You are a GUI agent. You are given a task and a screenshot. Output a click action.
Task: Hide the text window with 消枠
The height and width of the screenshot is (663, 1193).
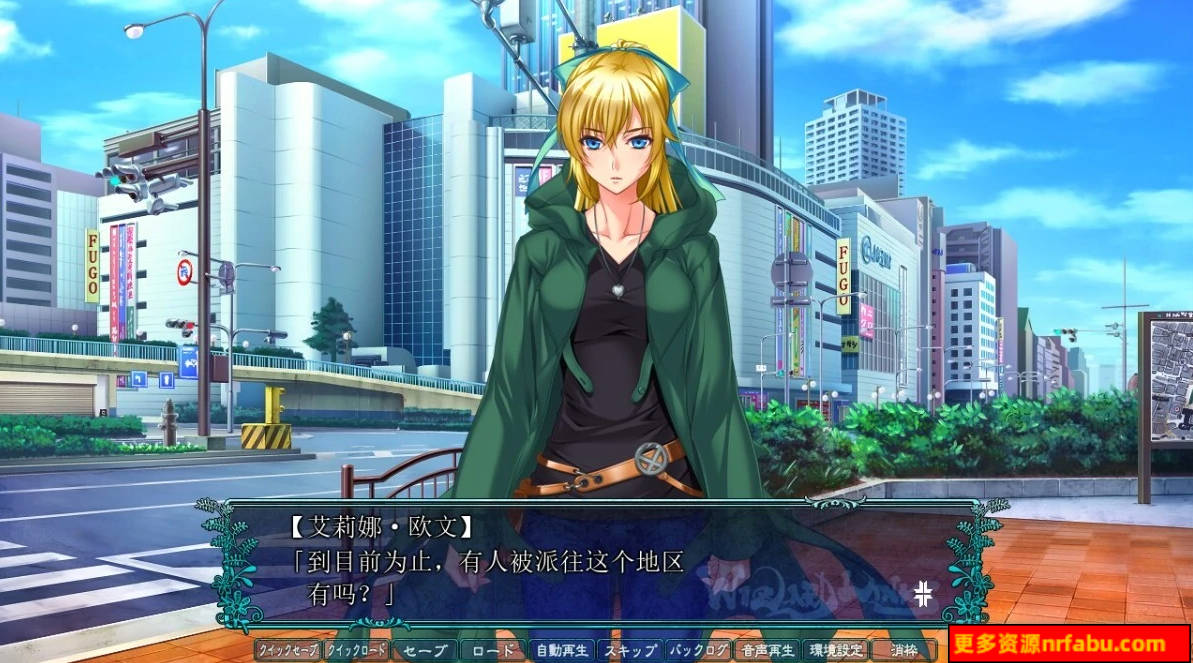903,650
